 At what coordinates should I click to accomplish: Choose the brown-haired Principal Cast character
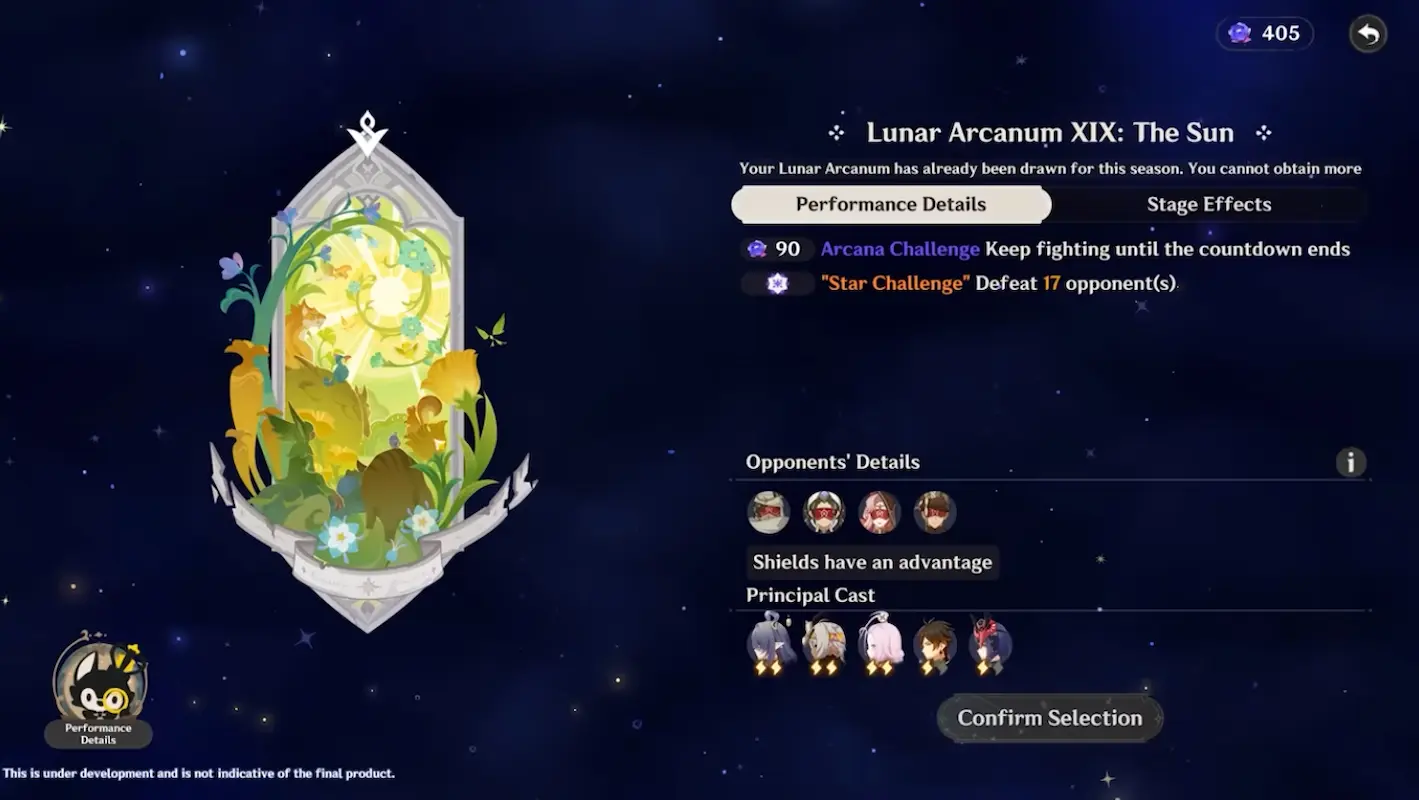click(935, 644)
